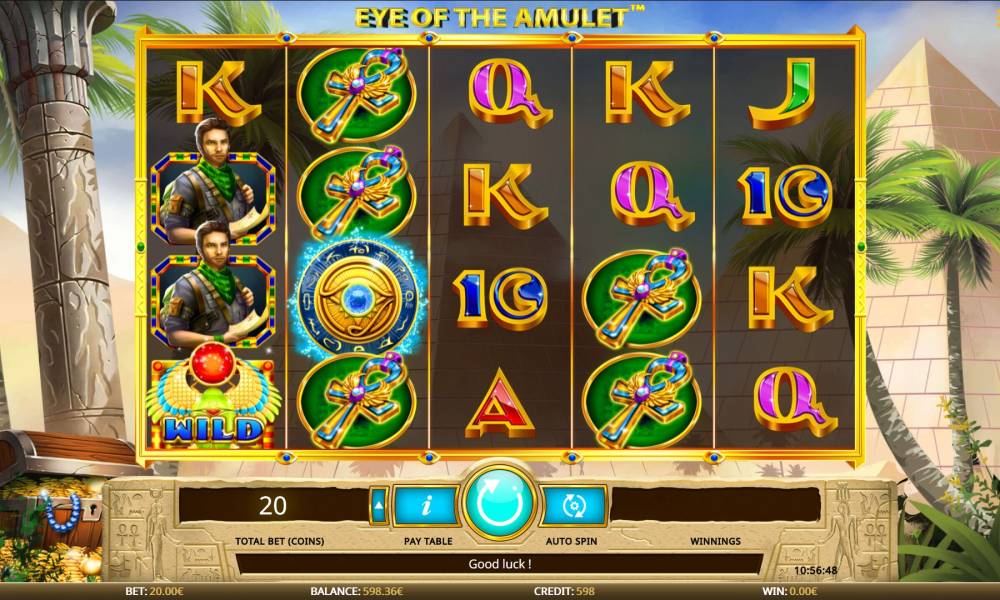This screenshot has height=600, width=1000.
Task: Activate the Auto Spin button
Action: point(573,506)
